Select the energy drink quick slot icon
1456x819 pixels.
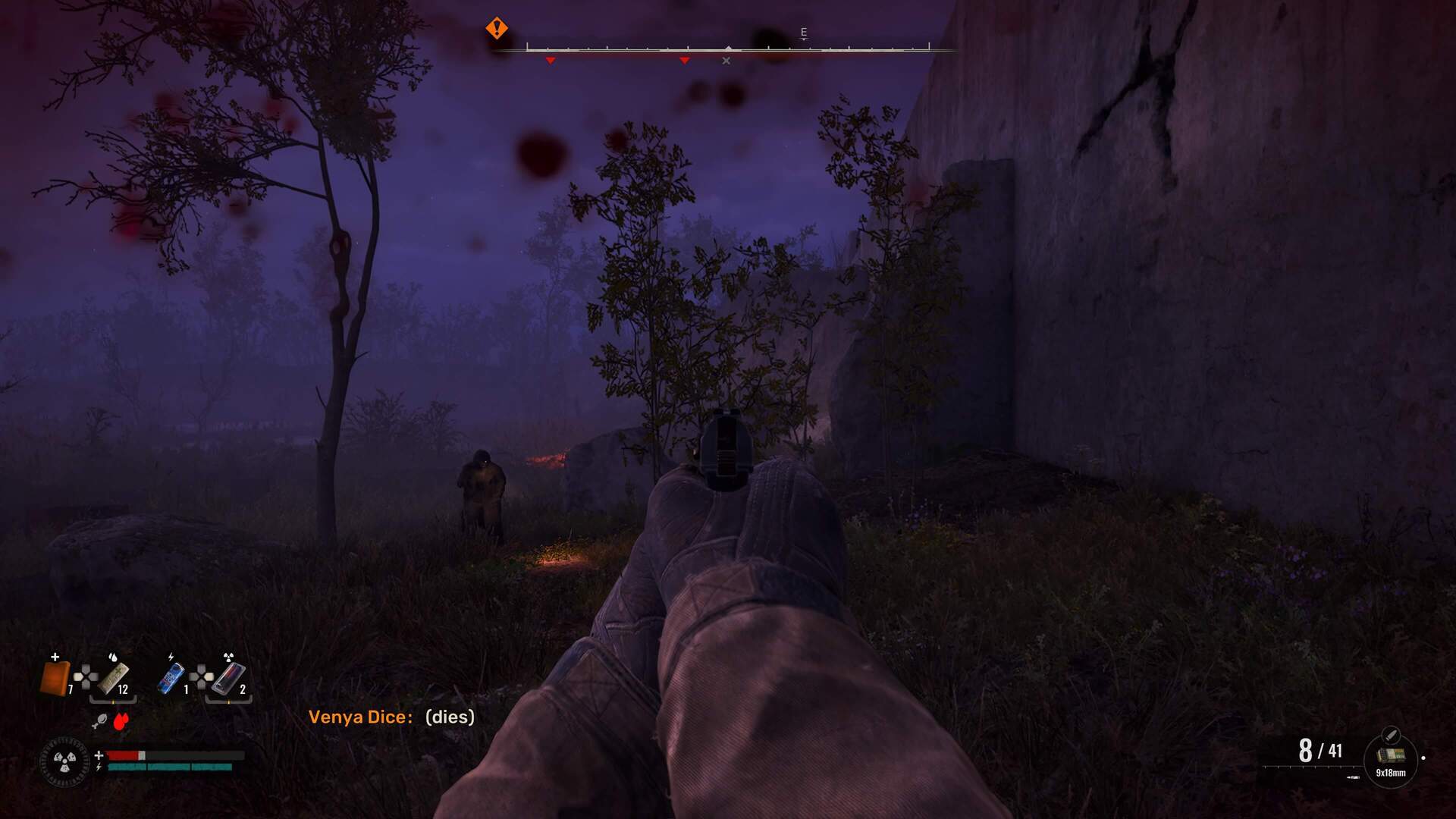point(170,678)
